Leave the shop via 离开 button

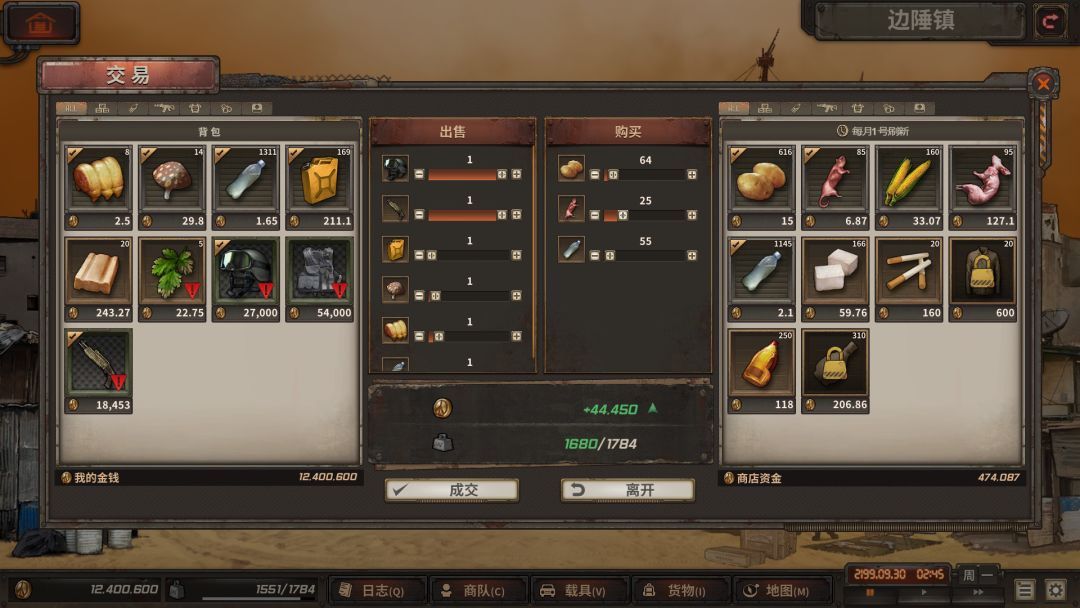pyautogui.click(x=628, y=490)
